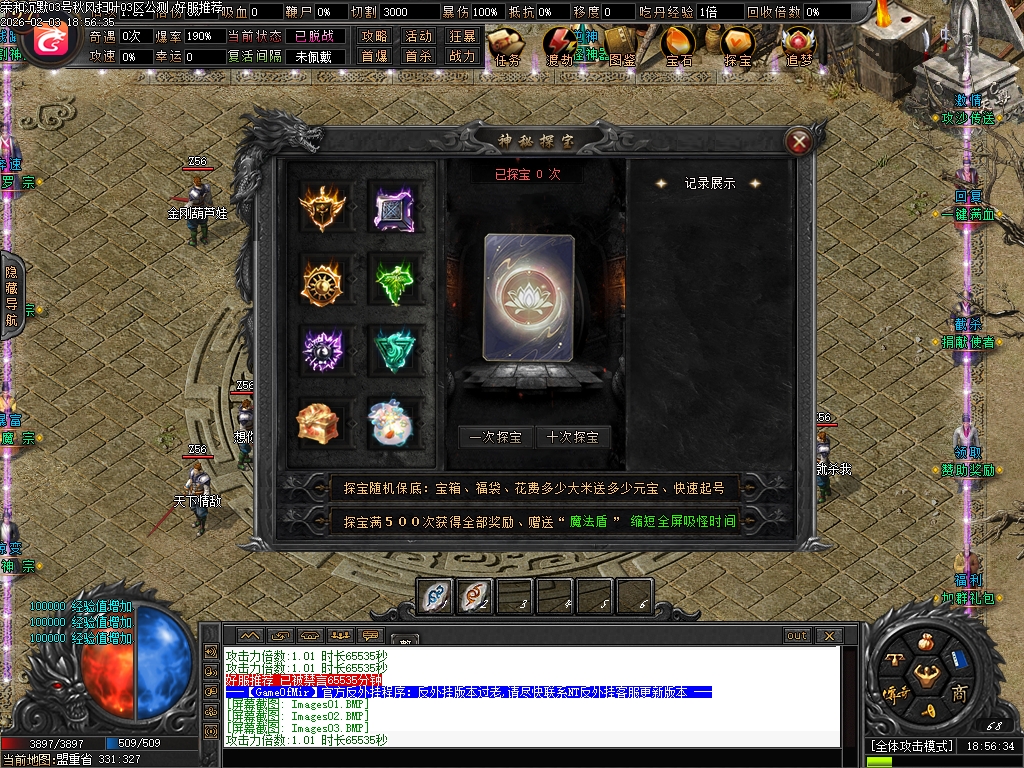Open the 任务 quest icon
The width and height of the screenshot is (1024, 768).
click(508, 45)
